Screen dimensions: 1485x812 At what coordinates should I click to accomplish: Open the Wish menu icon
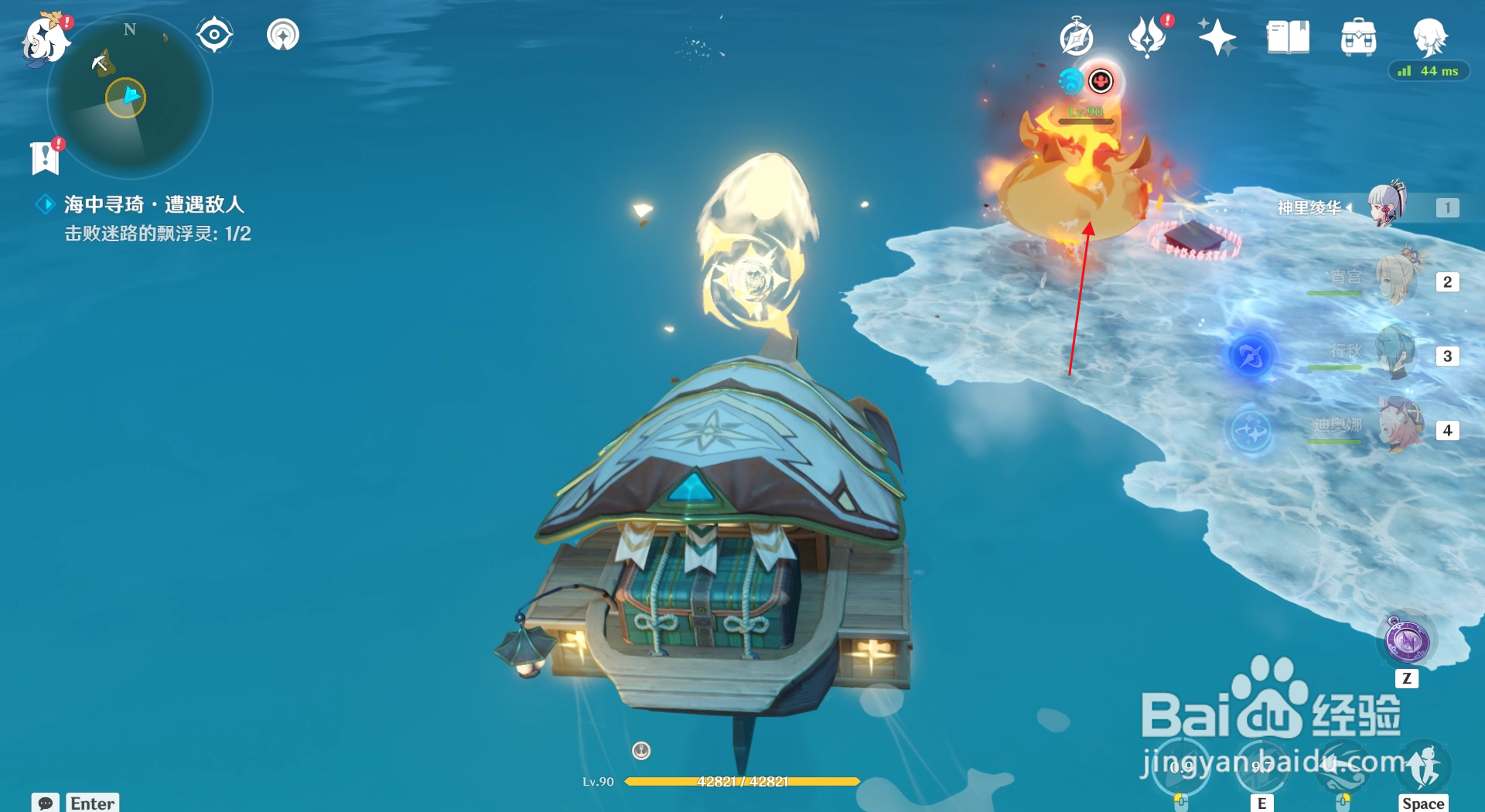click(x=1147, y=37)
